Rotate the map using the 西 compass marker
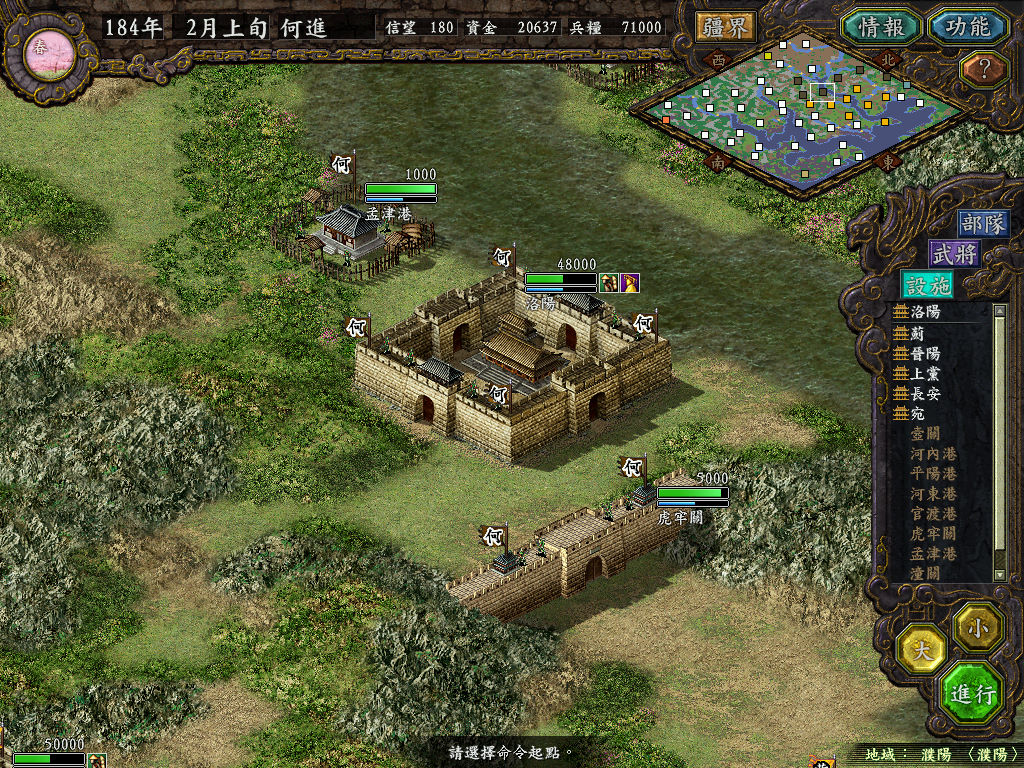This screenshot has width=1024, height=768. 718,60
